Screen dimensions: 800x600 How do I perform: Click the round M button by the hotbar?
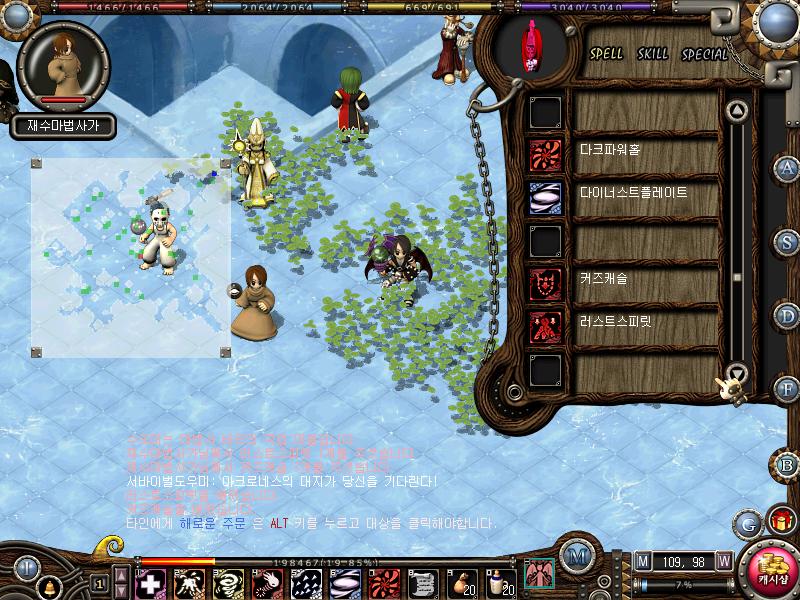click(x=575, y=556)
